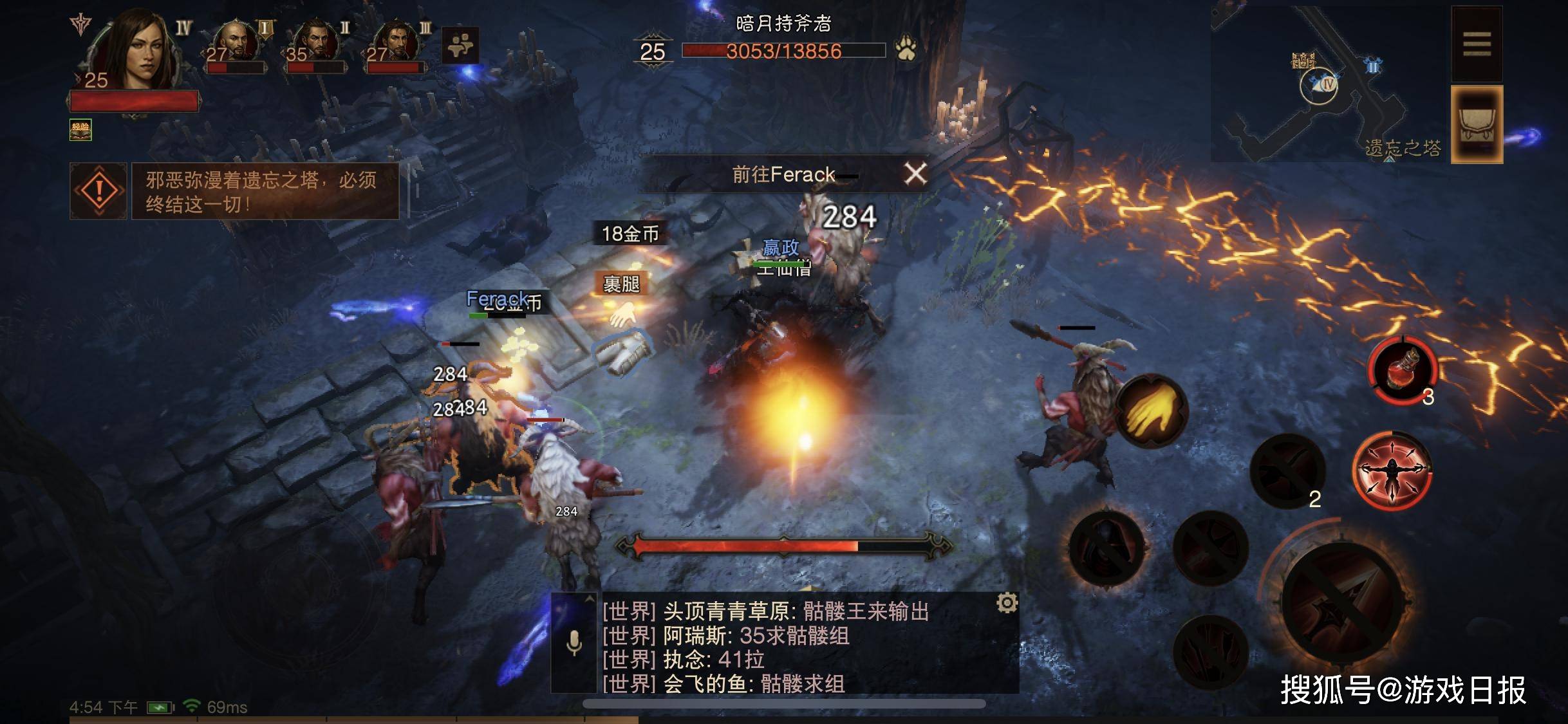Pick up the 裹腿 loot label
Viewport: 1568px width, 724px height.
tap(621, 284)
